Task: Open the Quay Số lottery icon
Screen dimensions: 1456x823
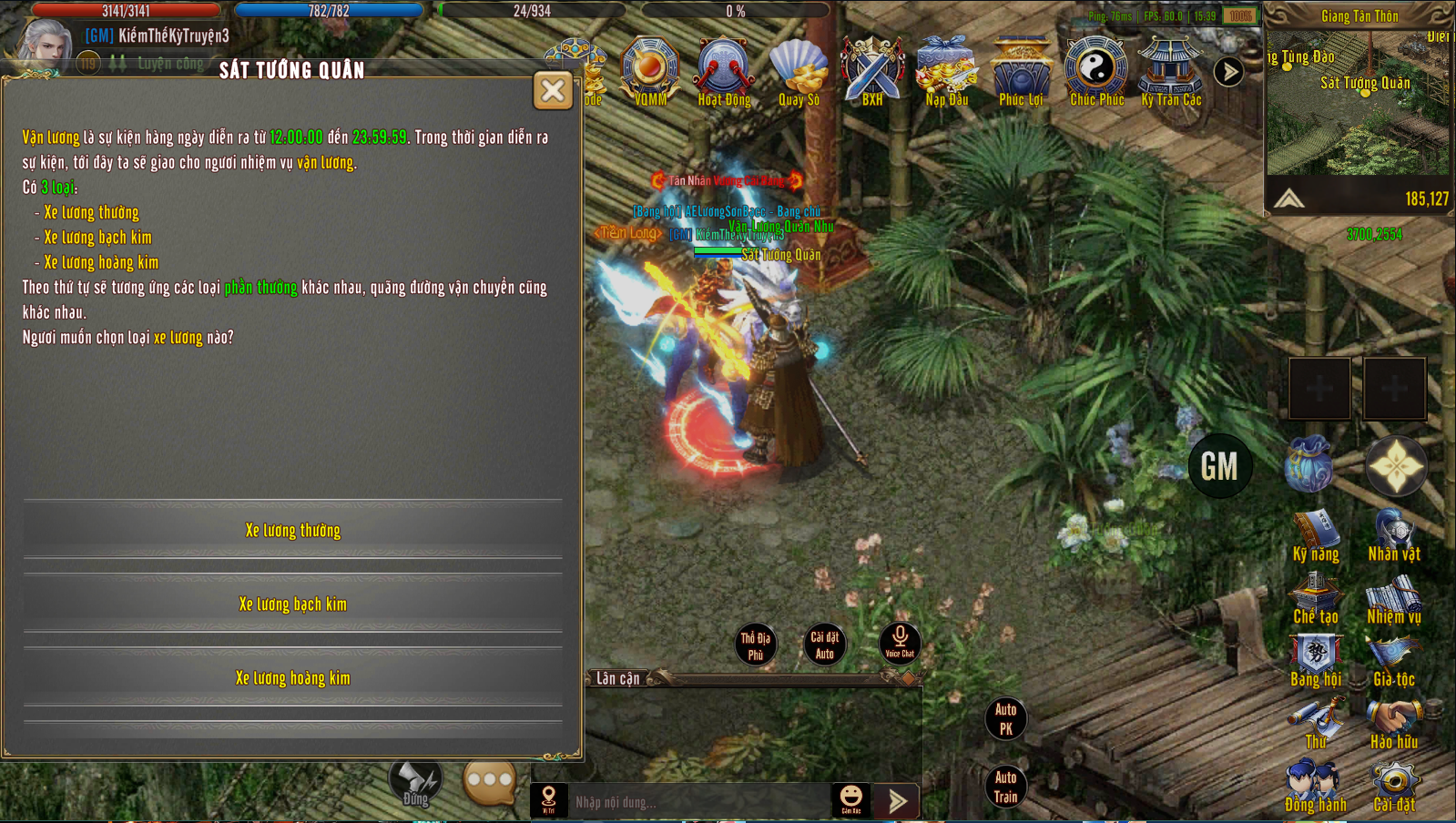Action: pyautogui.click(x=799, y=71)
